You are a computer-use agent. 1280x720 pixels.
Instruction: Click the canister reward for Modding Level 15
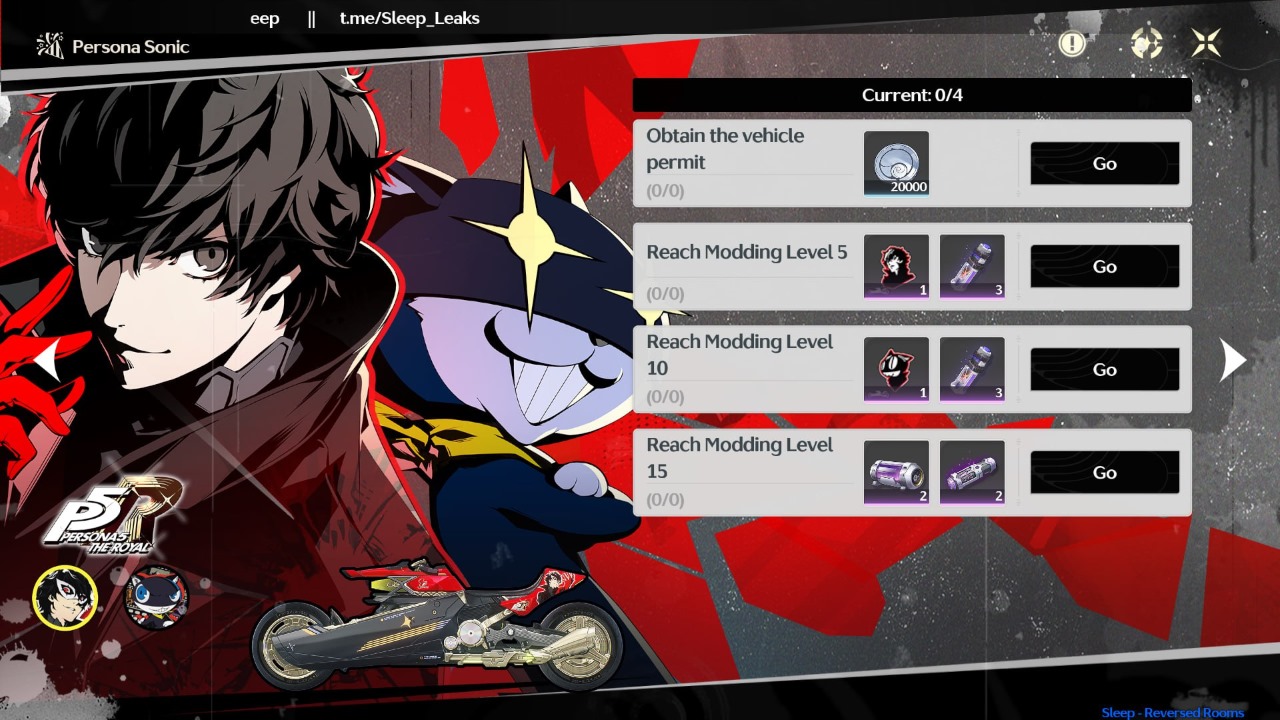click(896, 472)
